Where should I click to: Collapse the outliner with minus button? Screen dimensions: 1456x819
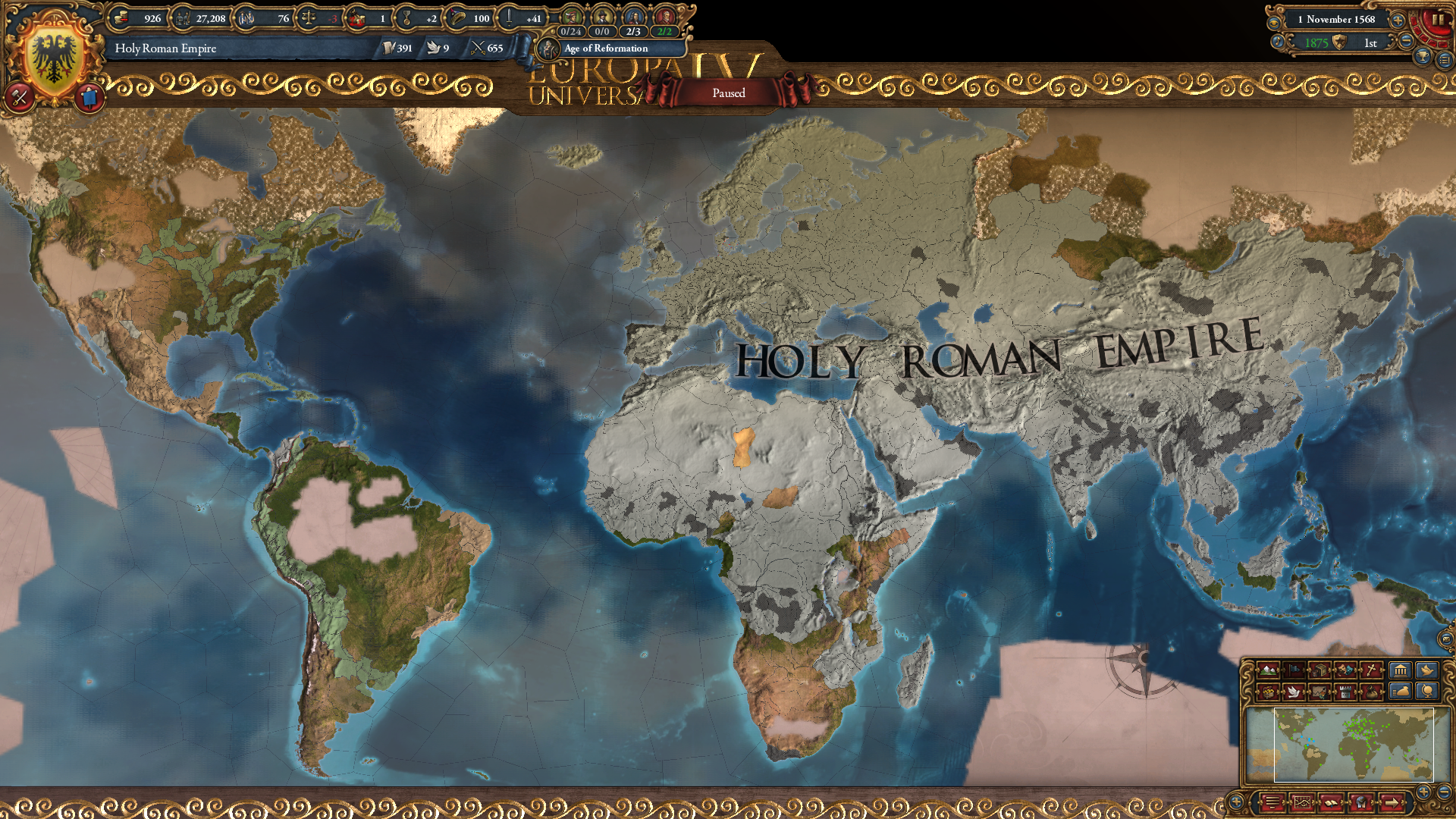[x=1445, y=792]
